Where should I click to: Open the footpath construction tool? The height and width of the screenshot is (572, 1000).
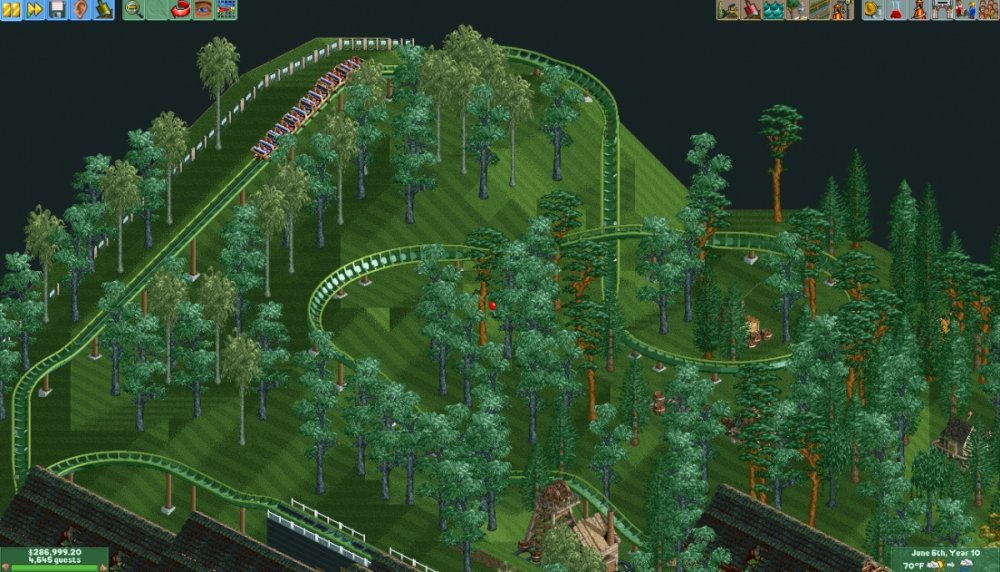click(x=819, y=10)
